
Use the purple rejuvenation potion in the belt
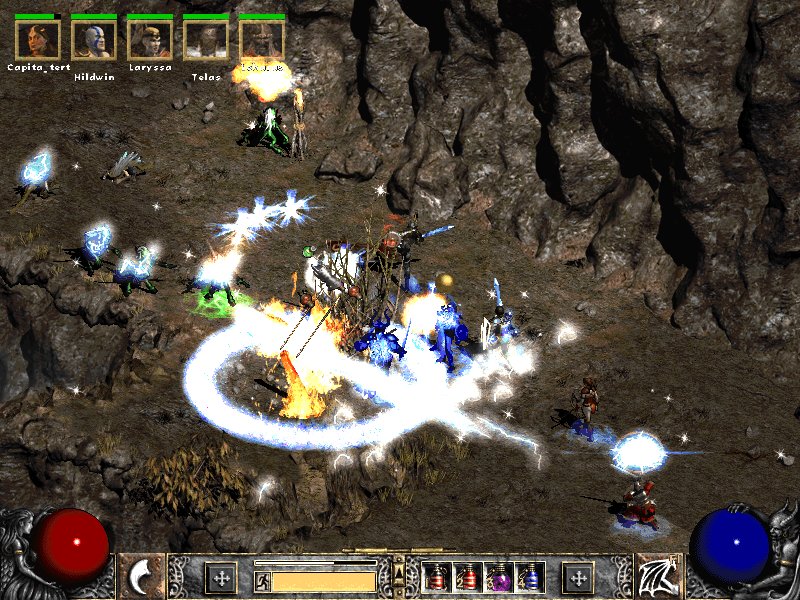point(499,577)
